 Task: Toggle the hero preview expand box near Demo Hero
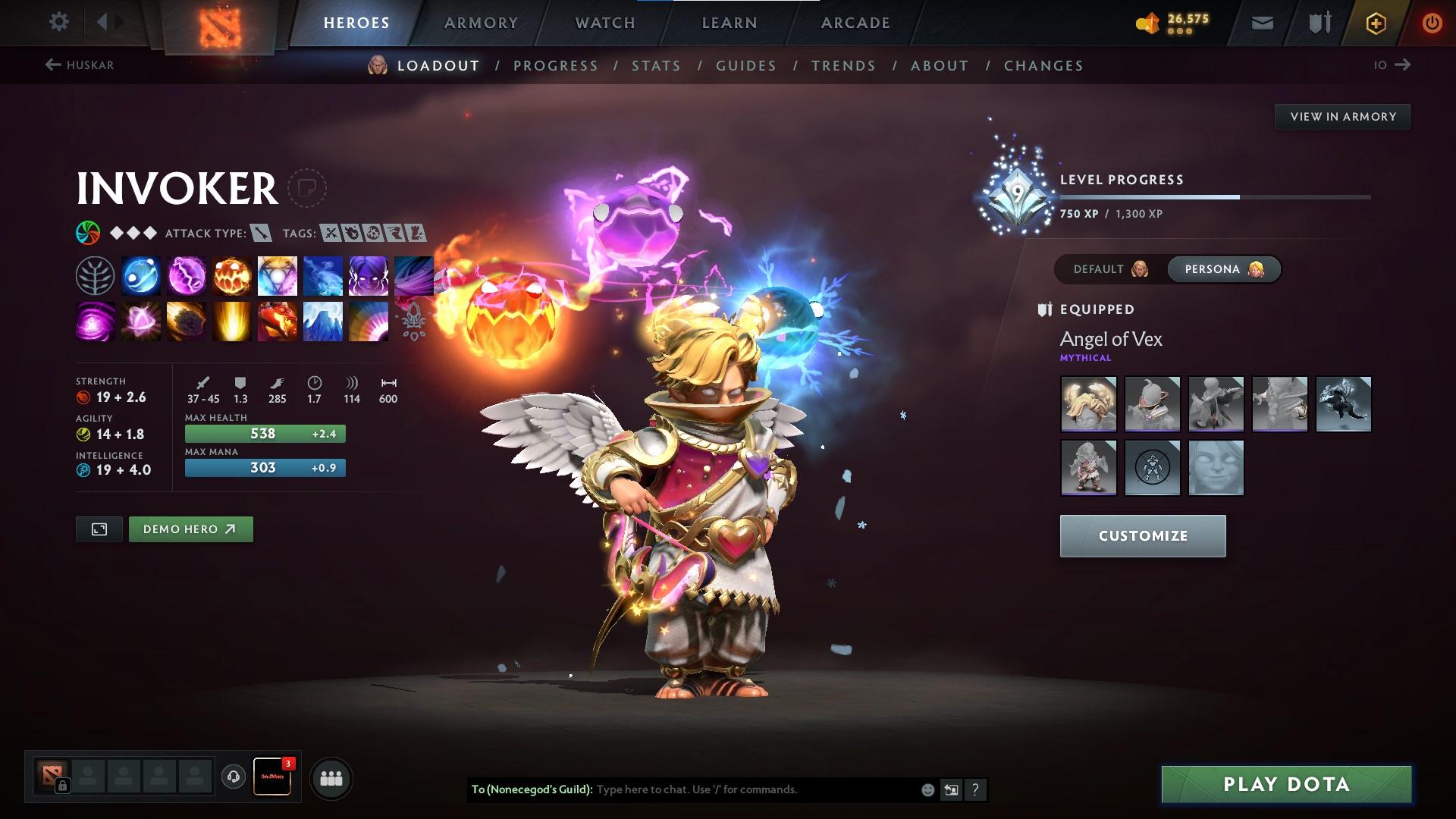(99, 529)
